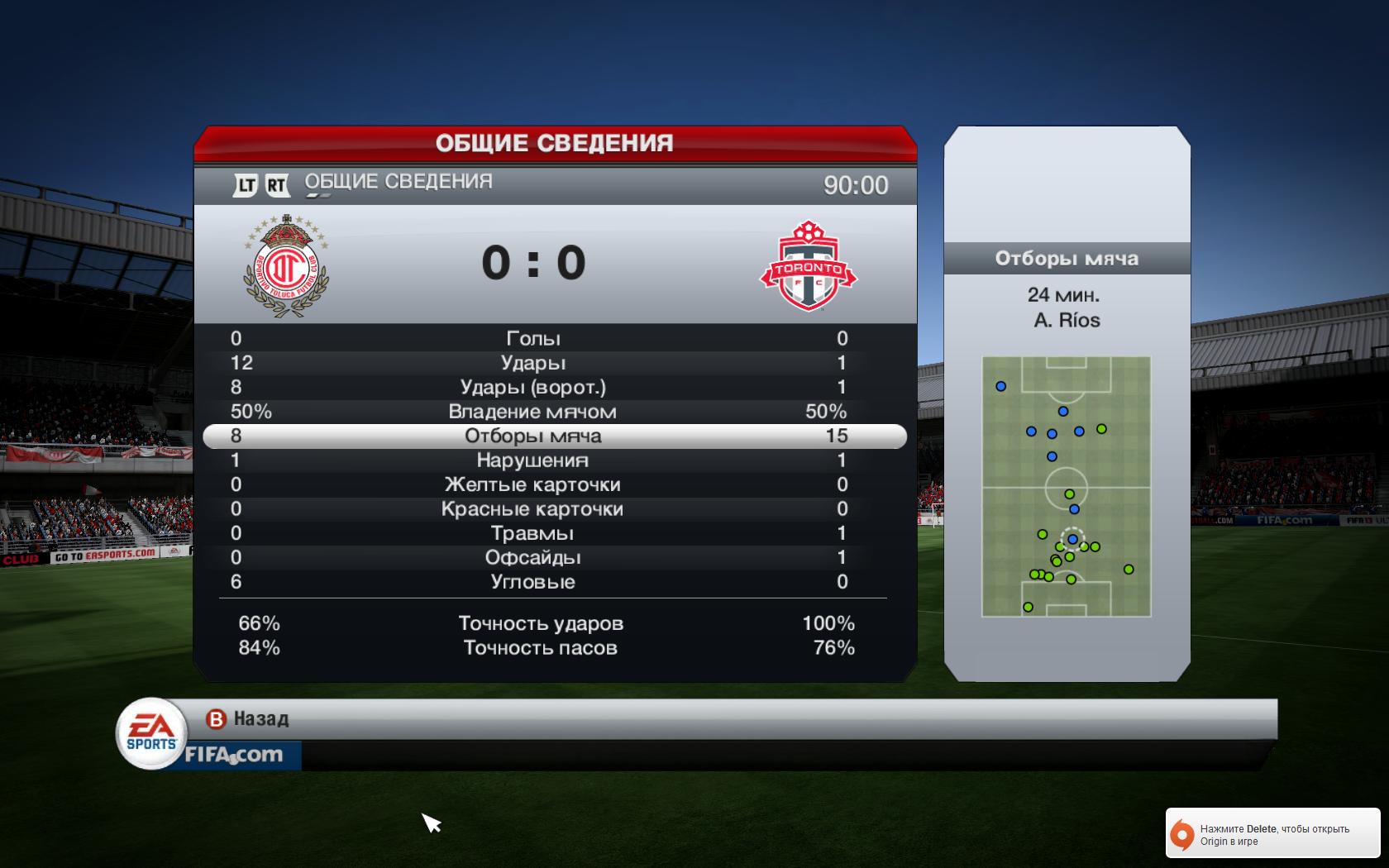
Task: Select the Голы stat row
Action: click(533, 338)
